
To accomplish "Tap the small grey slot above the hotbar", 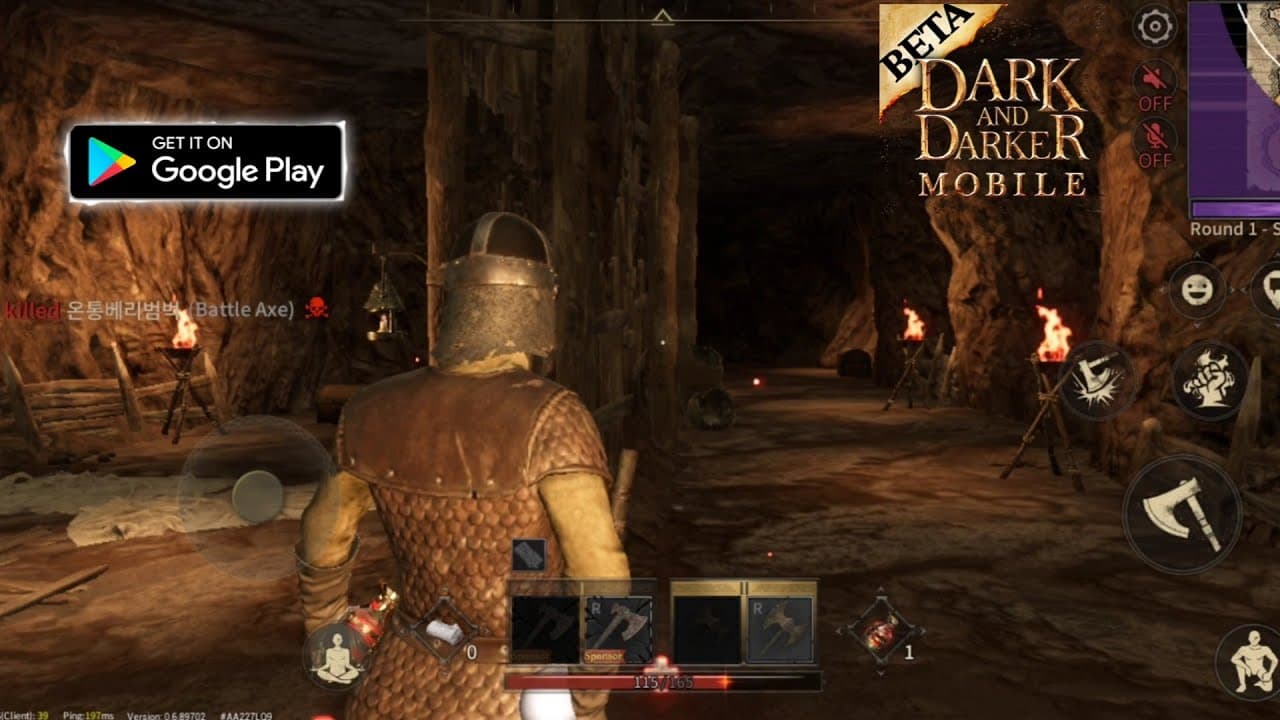I will pos(528,555).
